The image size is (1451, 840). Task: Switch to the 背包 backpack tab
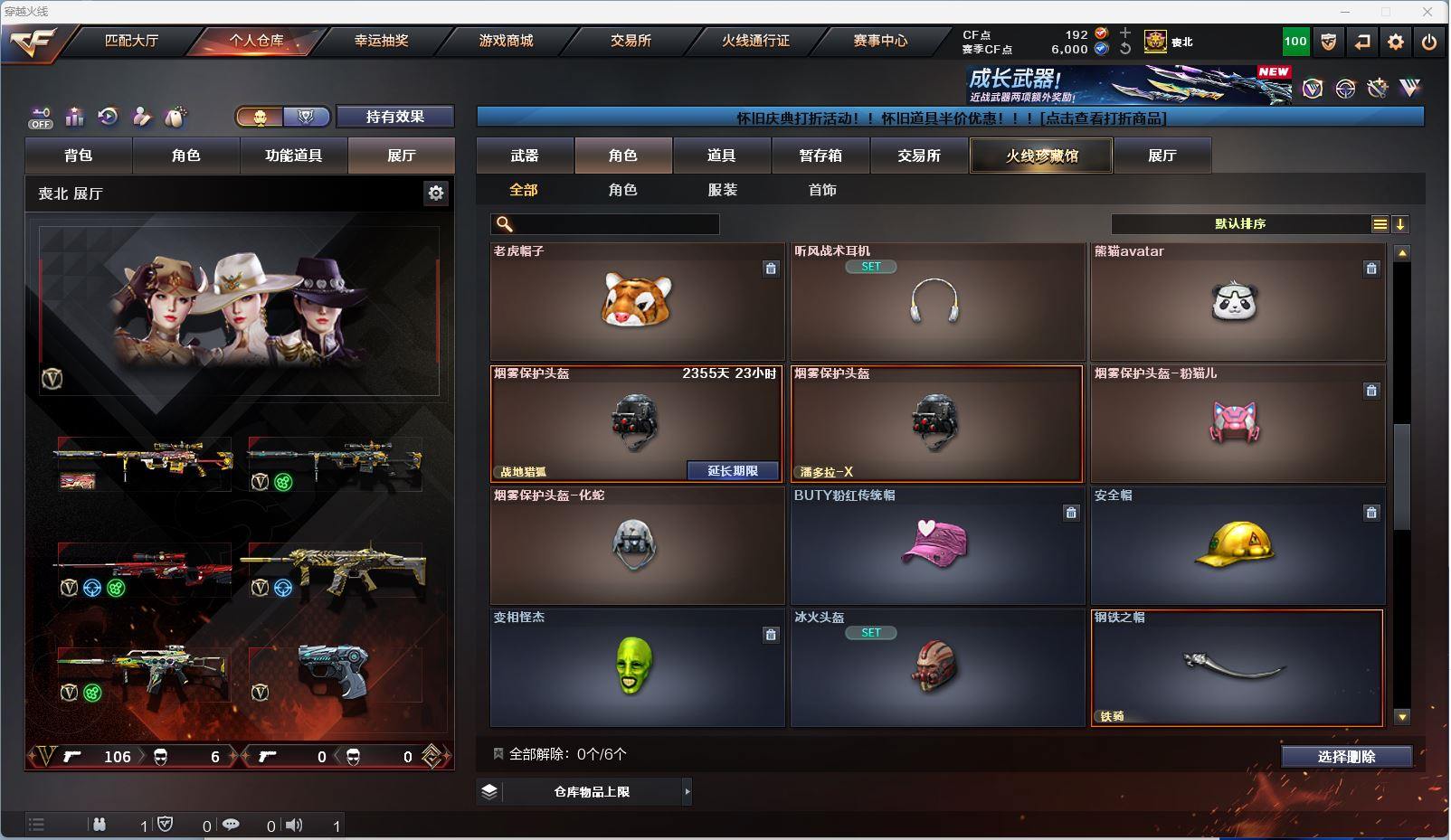(x=79, y=156)
